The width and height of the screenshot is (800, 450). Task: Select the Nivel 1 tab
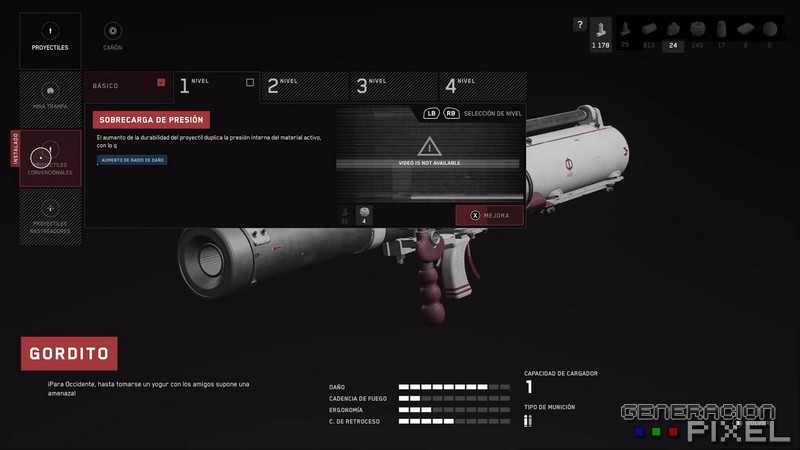[216, 86]
